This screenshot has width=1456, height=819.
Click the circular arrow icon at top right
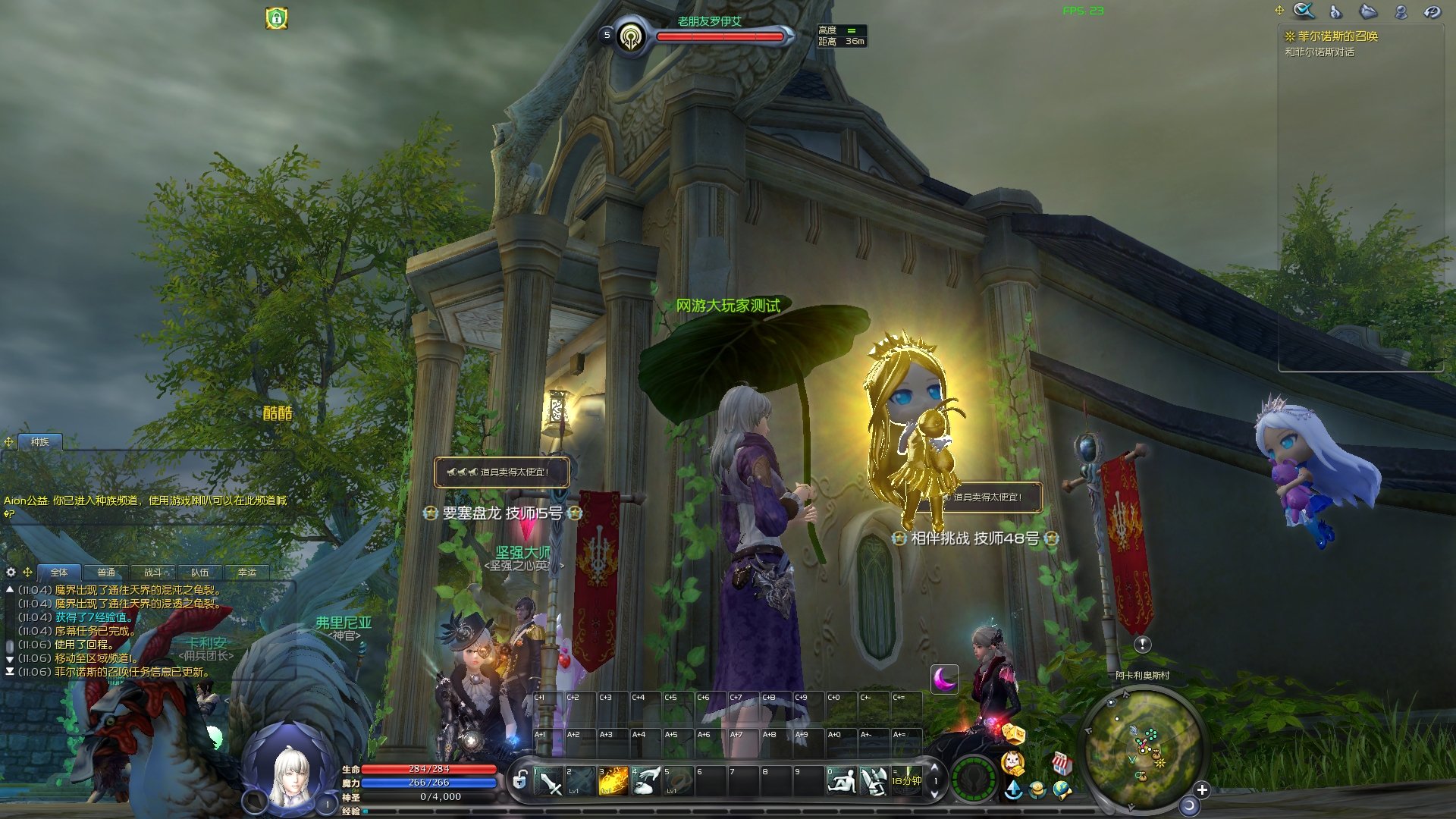[1432, 11]
